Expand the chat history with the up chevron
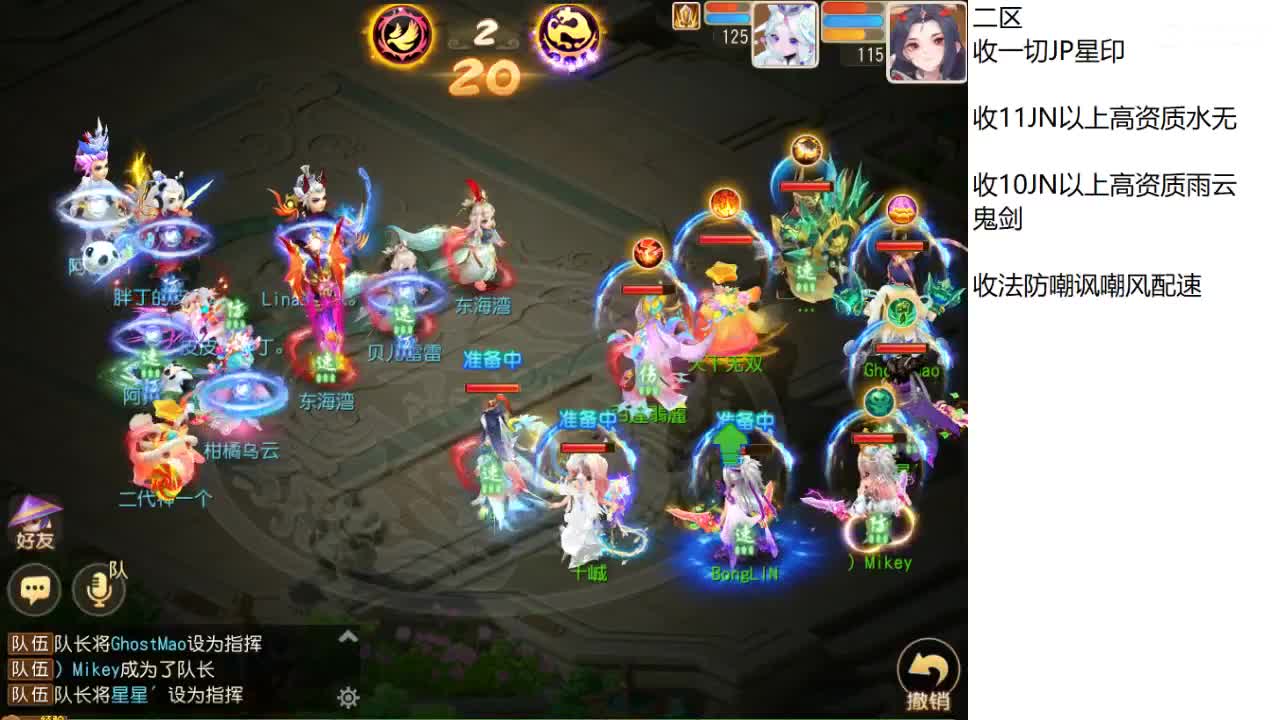This screenshot has width=1280, height=720. 348,634
